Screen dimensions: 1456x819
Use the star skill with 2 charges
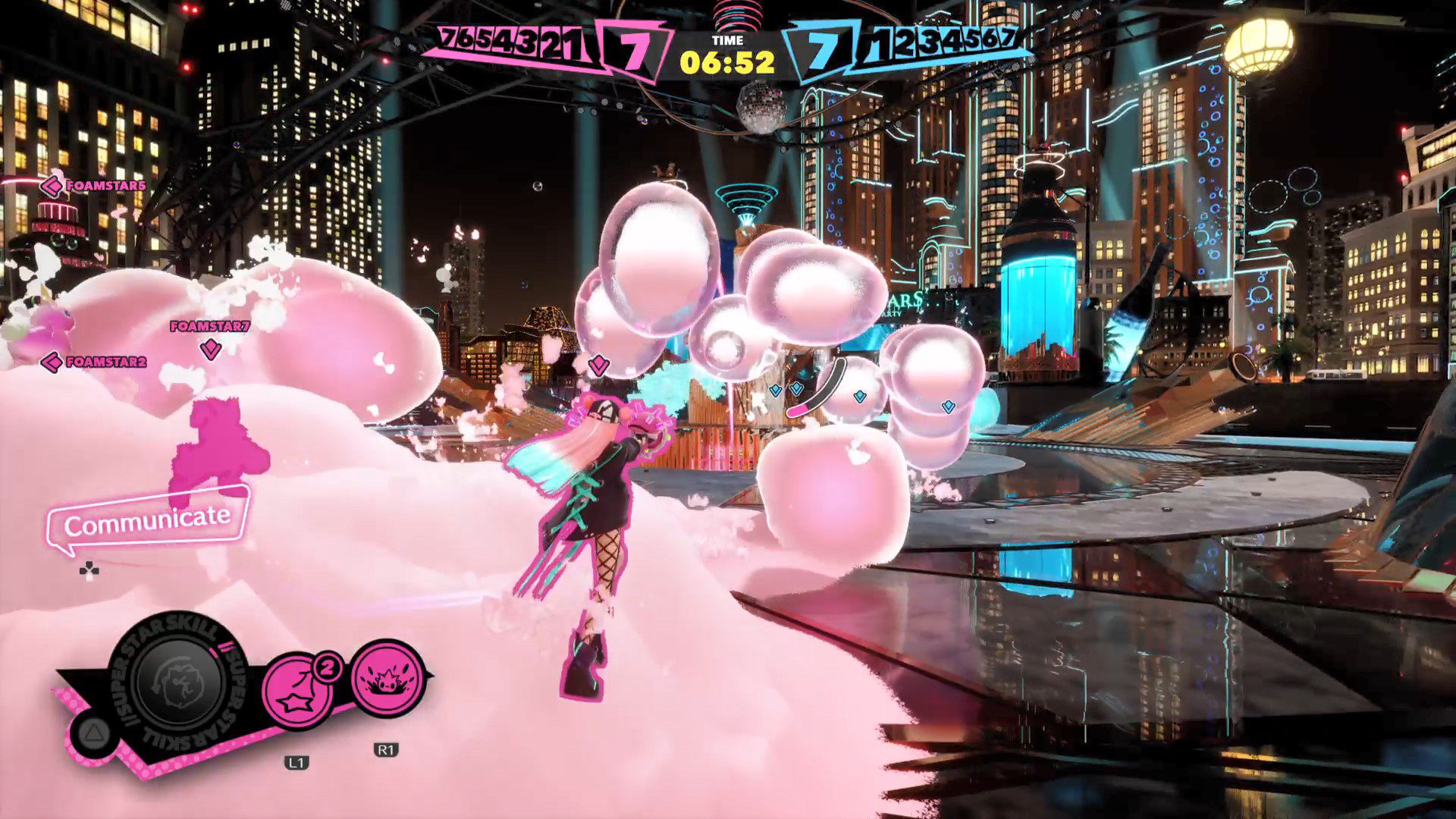pyautogui.click(x=297, y=692)
